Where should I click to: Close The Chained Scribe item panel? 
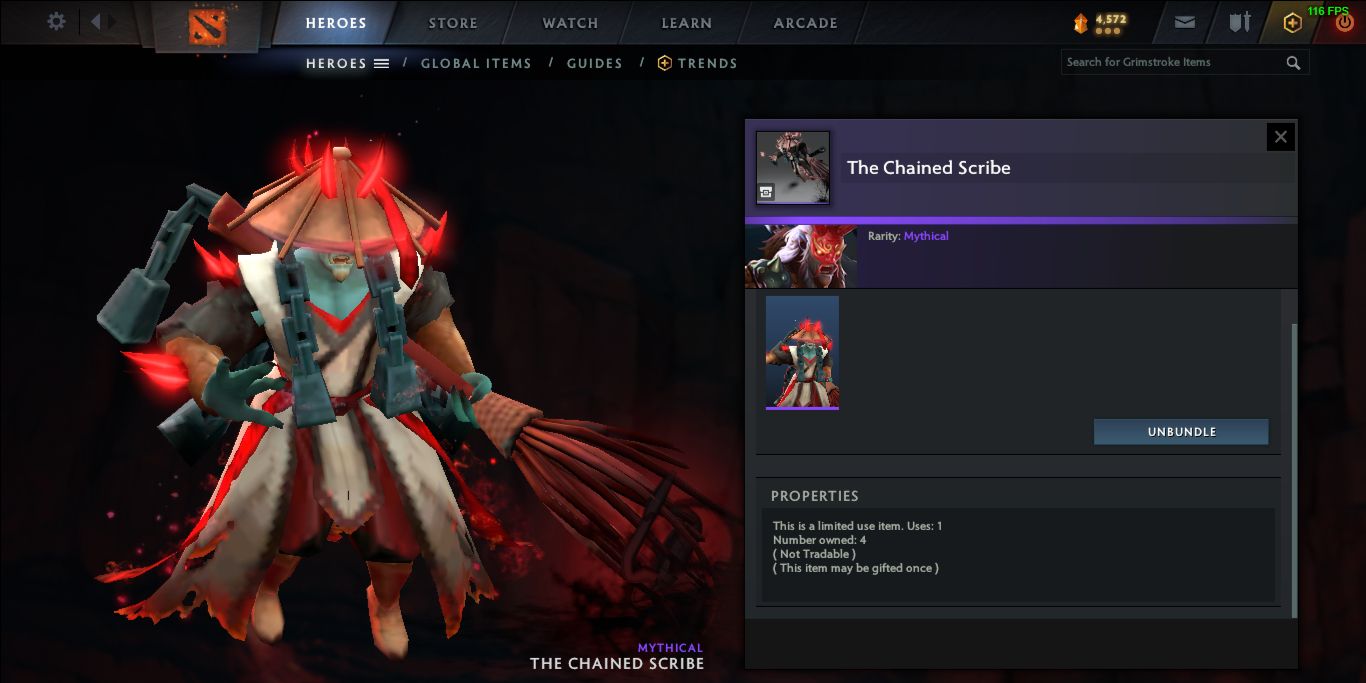tap(1280, 137)
